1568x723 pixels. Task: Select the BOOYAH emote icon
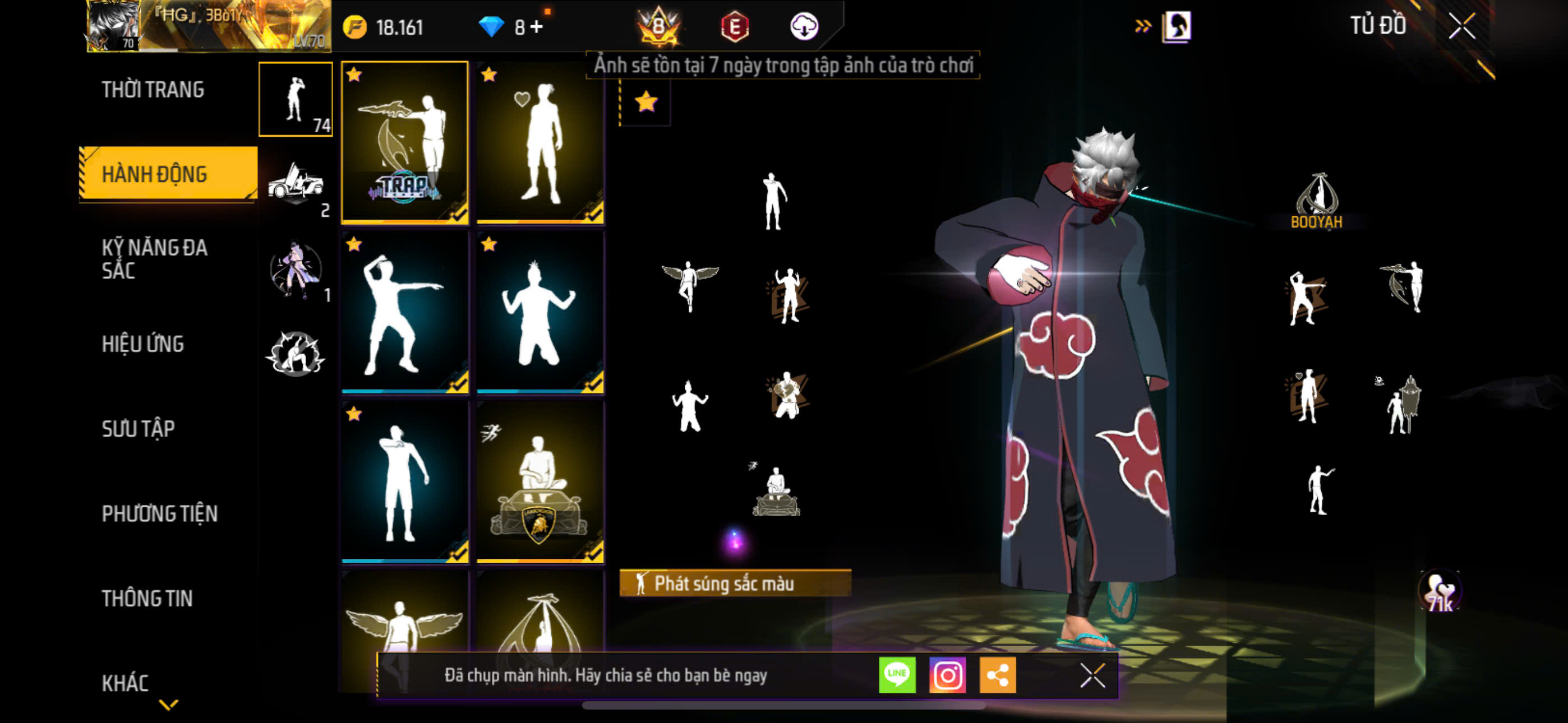(x=1316, y=201)
